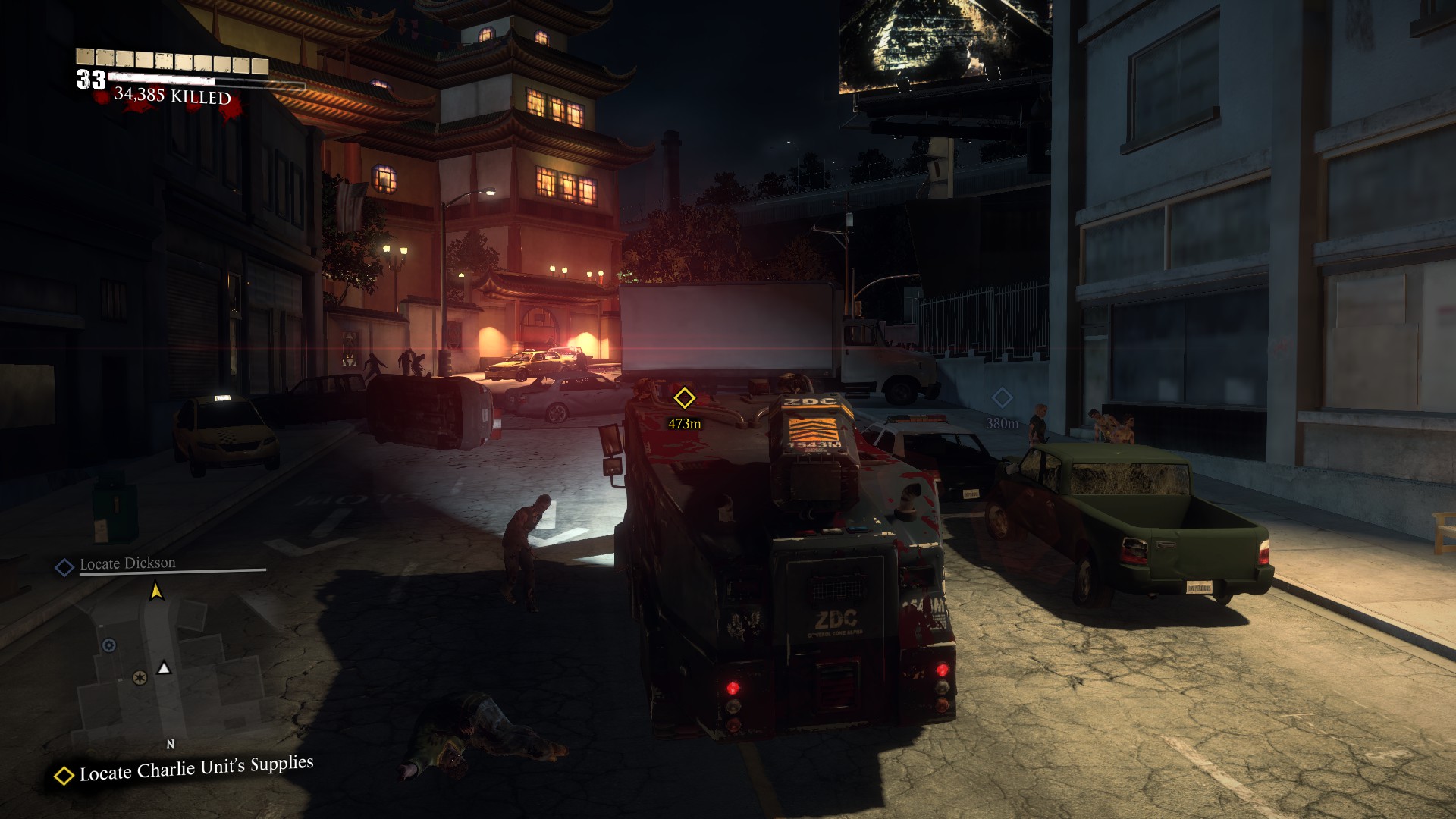The image size is (1456, 819).
Task: Click the yellow 473m waypoint diamond
Action: pyautogui.click(x=684, y=397)
